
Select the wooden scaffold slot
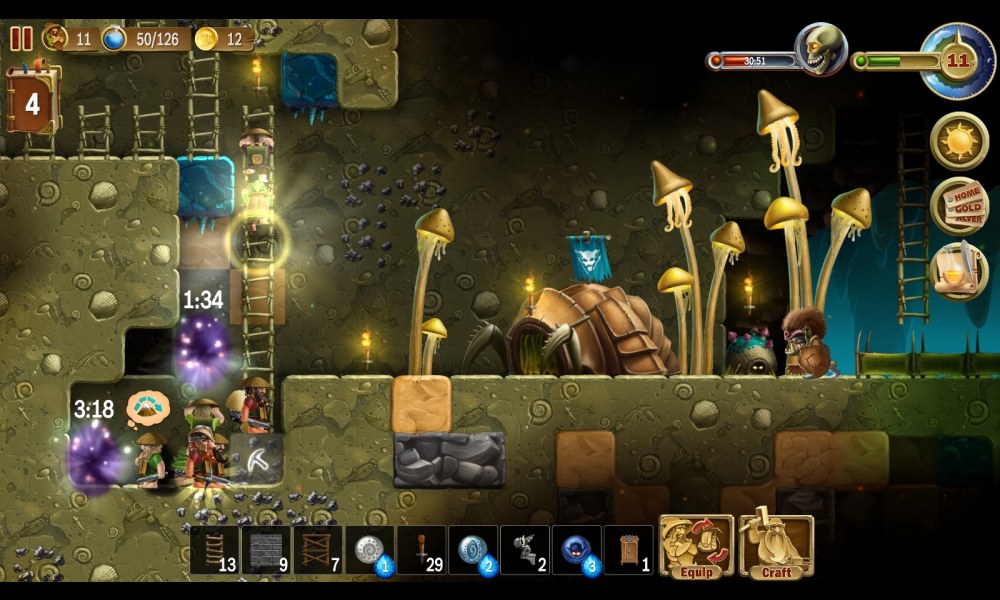(318, 550)
